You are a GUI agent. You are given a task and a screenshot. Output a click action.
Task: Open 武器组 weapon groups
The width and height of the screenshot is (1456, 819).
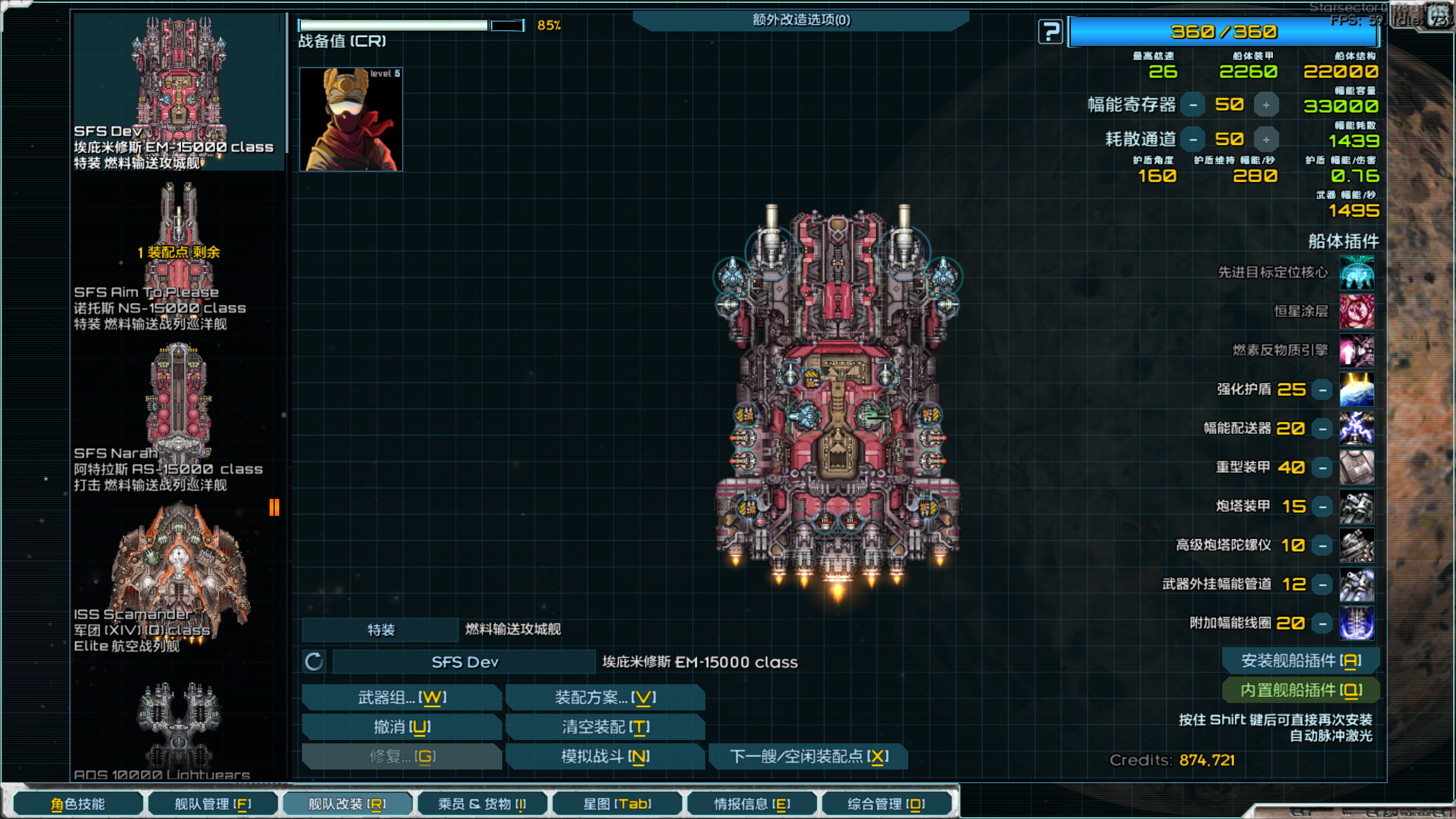point(402,697)
